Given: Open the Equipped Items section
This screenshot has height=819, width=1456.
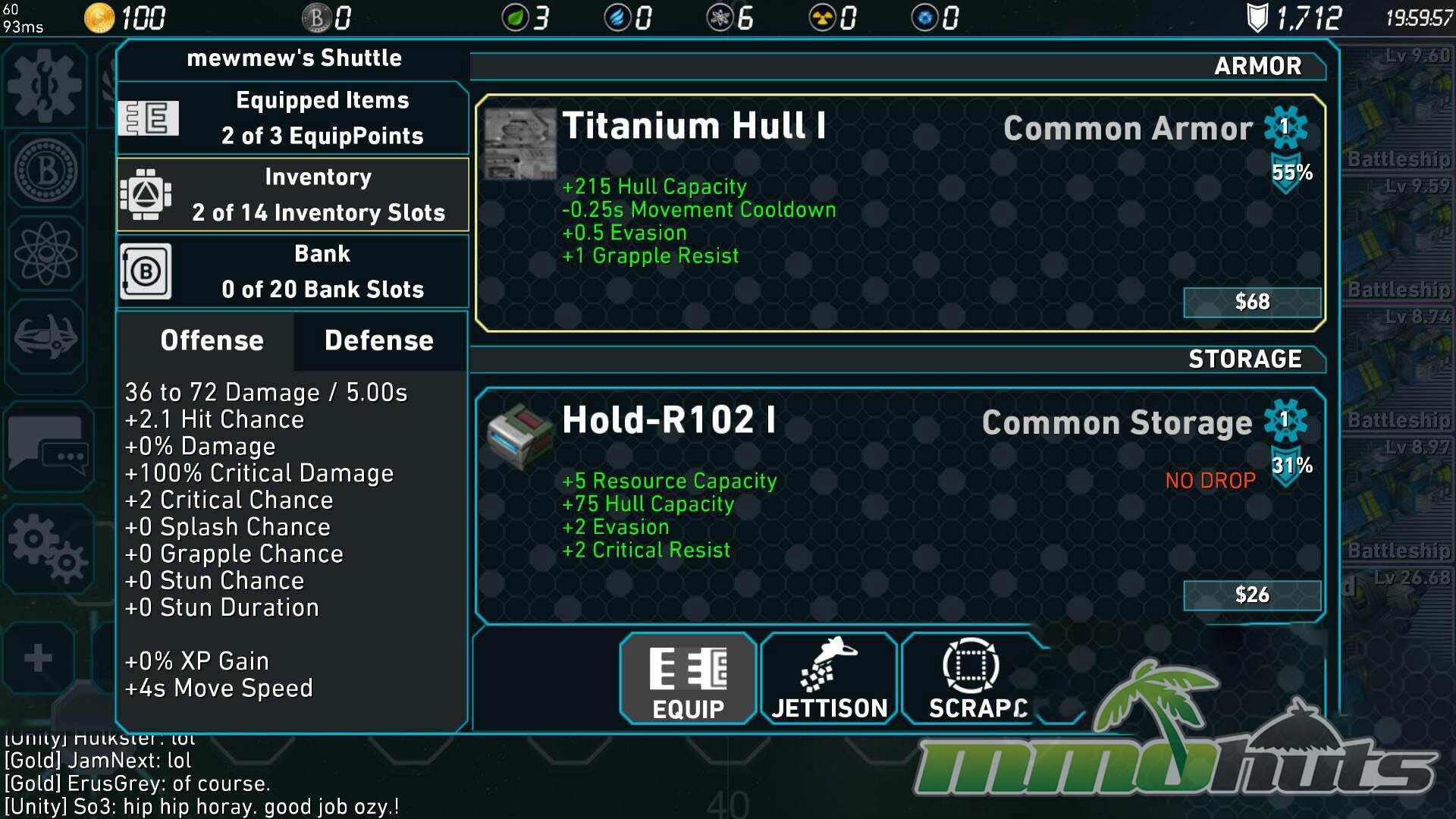Looking at the screenshot, I should pyautogui.click(x=293, y=118).
